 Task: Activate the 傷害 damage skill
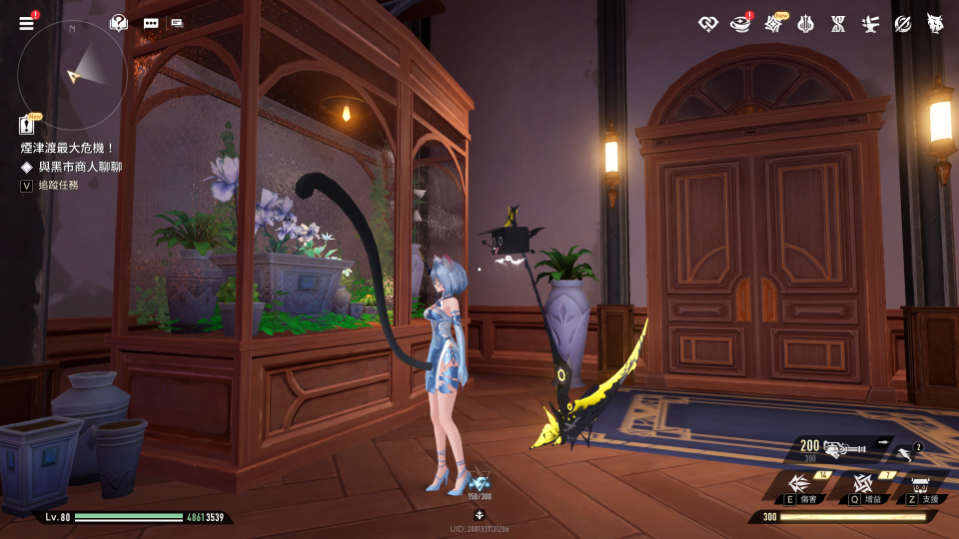799,483
